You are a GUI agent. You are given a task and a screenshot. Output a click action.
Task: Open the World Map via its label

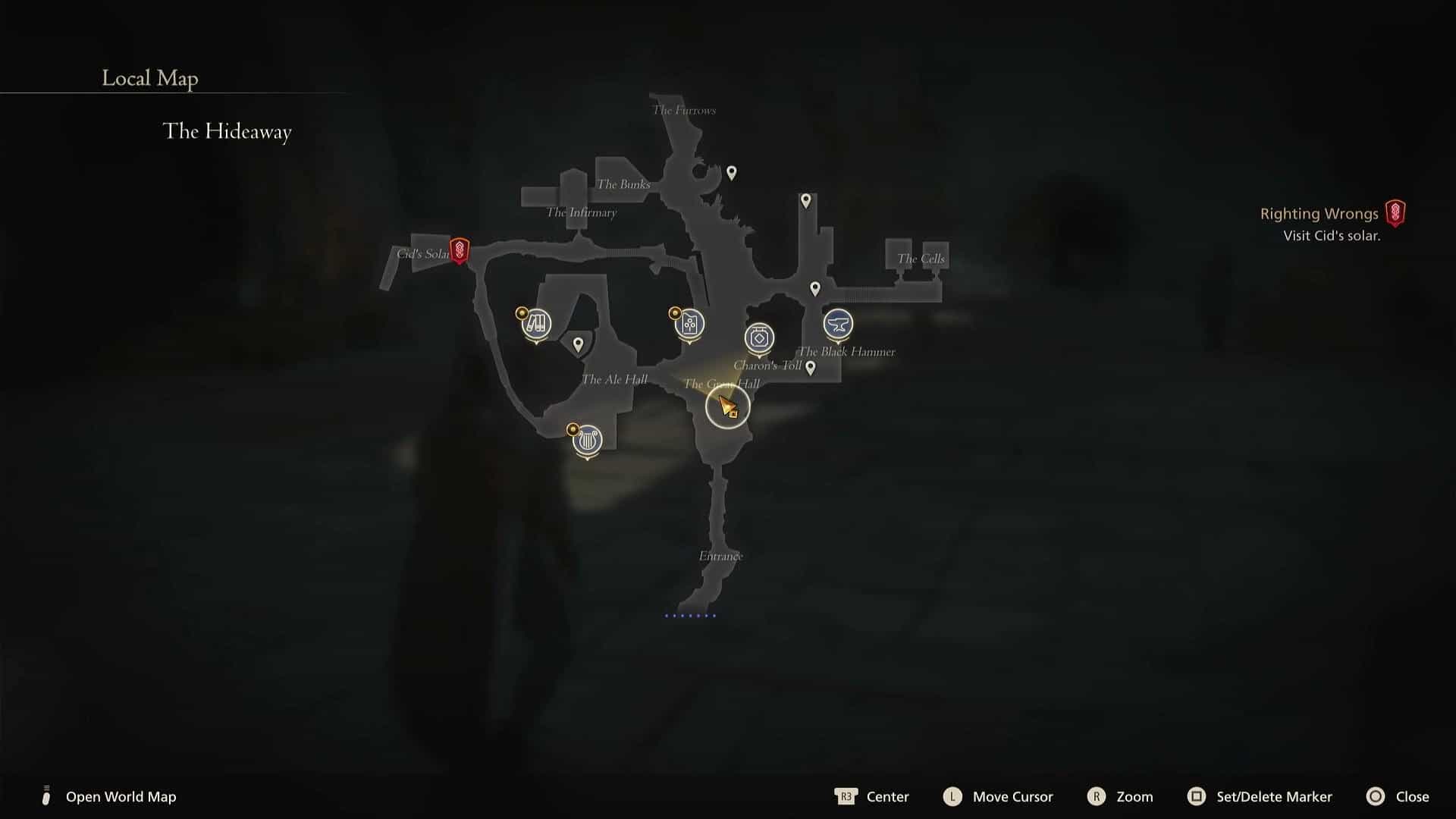pyautogui.click(x=120, y=797)
